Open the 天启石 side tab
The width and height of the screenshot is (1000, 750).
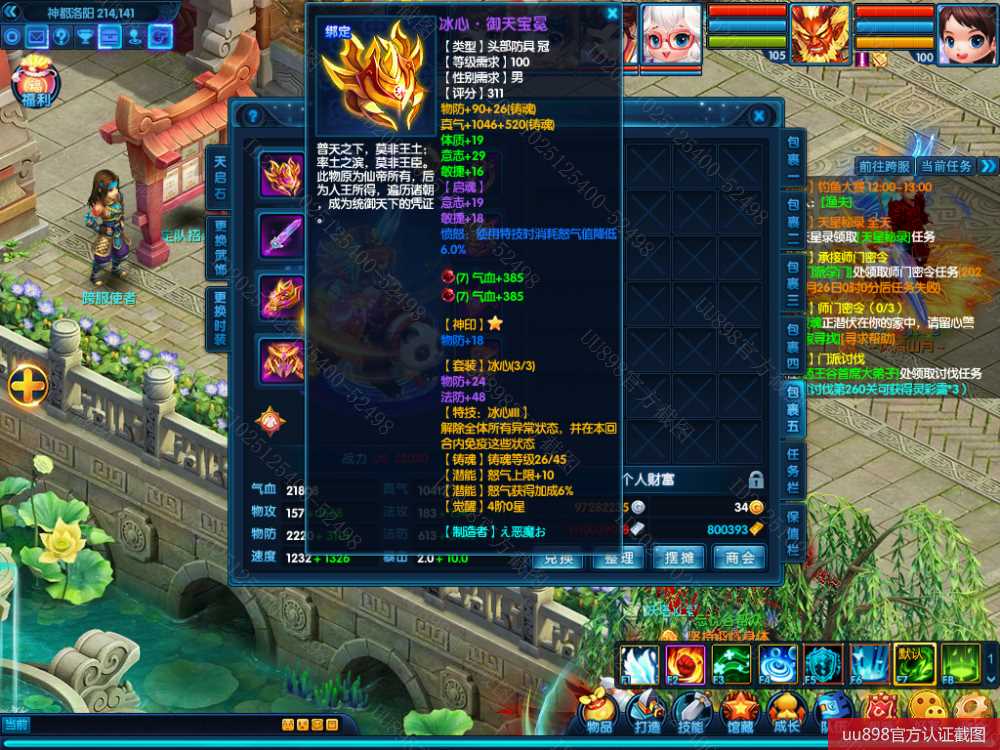tap(219, 176)
